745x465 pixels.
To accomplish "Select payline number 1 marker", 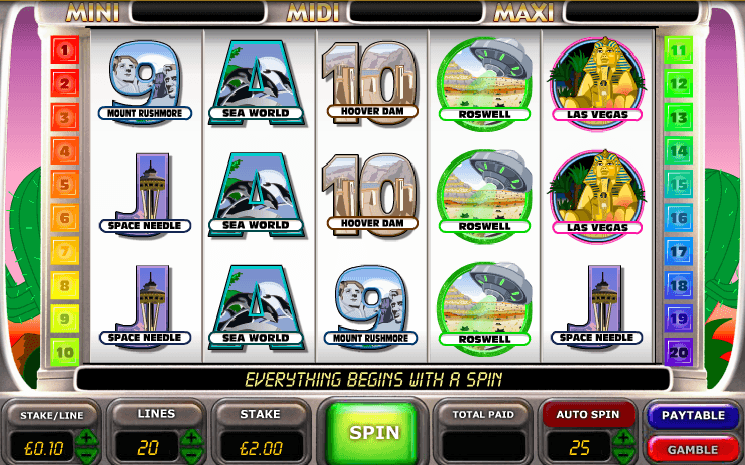I will point(65,49).
